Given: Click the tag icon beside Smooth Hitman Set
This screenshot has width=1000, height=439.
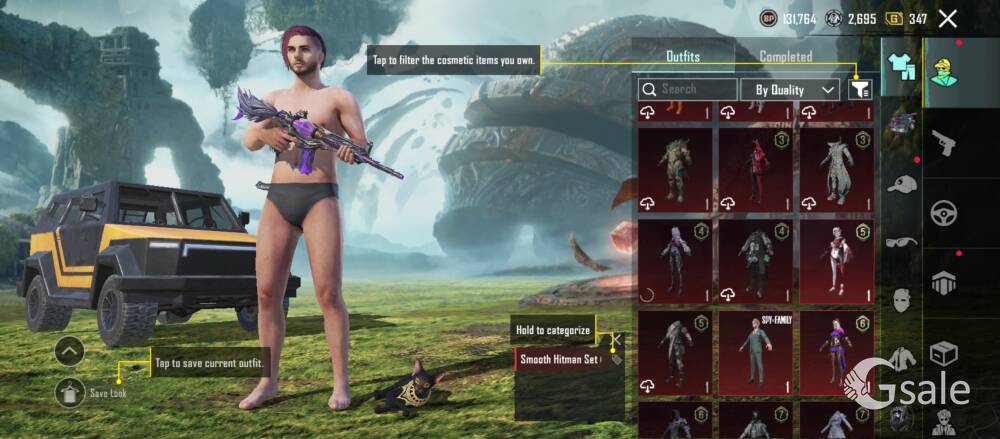Looking at the screenshot, I should coord(614,358).
